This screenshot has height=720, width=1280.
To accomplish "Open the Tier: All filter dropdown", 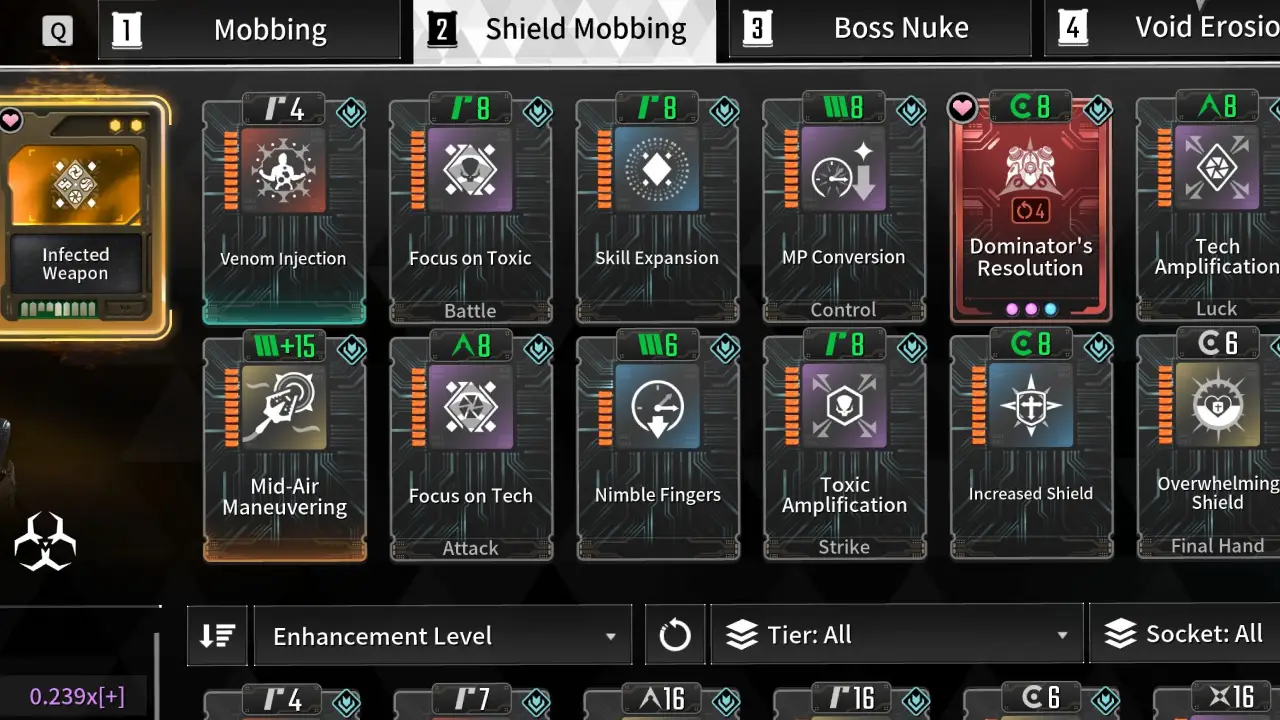I will 896,635.
